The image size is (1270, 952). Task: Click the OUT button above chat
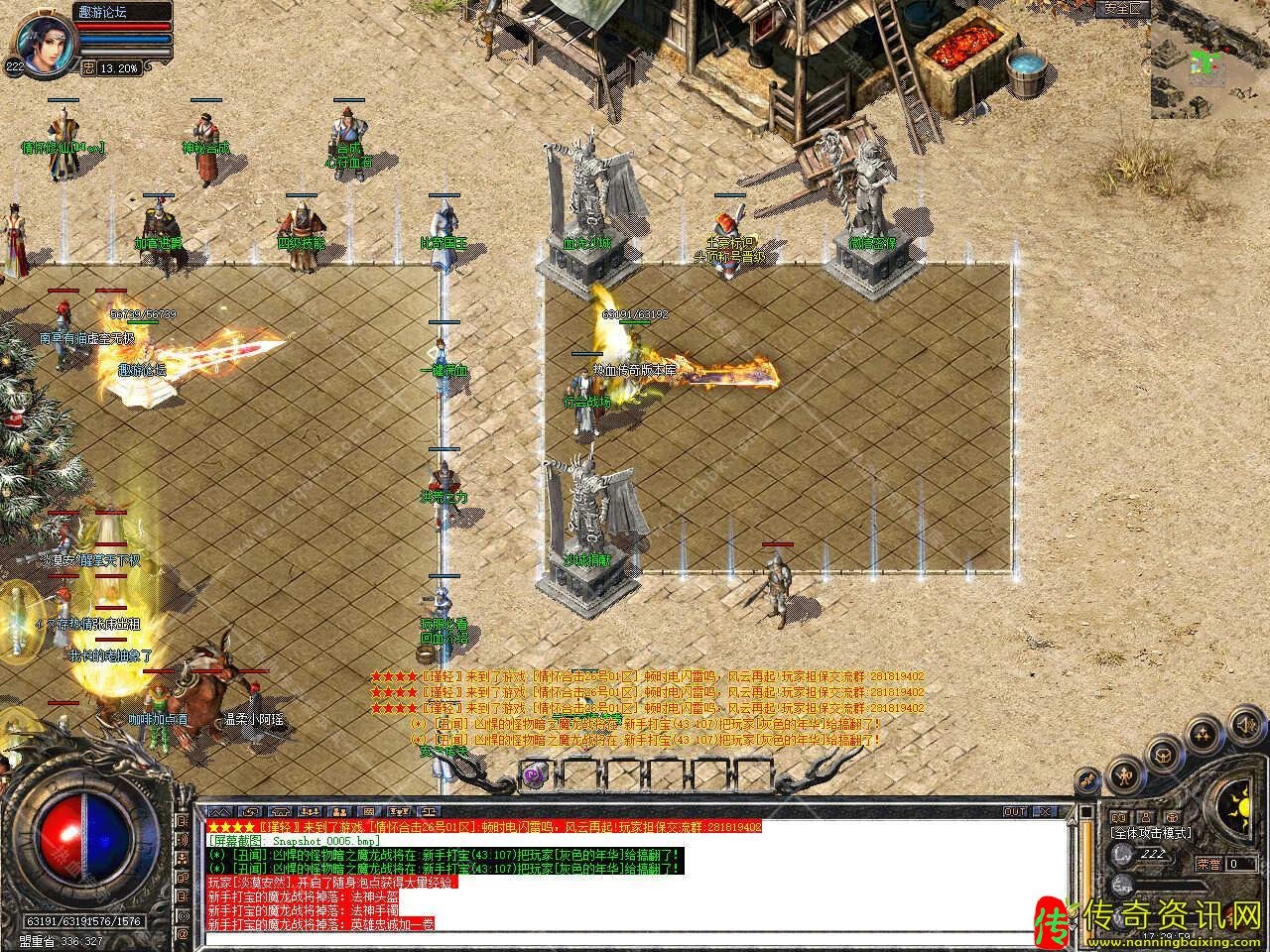tap(1015, 811)
